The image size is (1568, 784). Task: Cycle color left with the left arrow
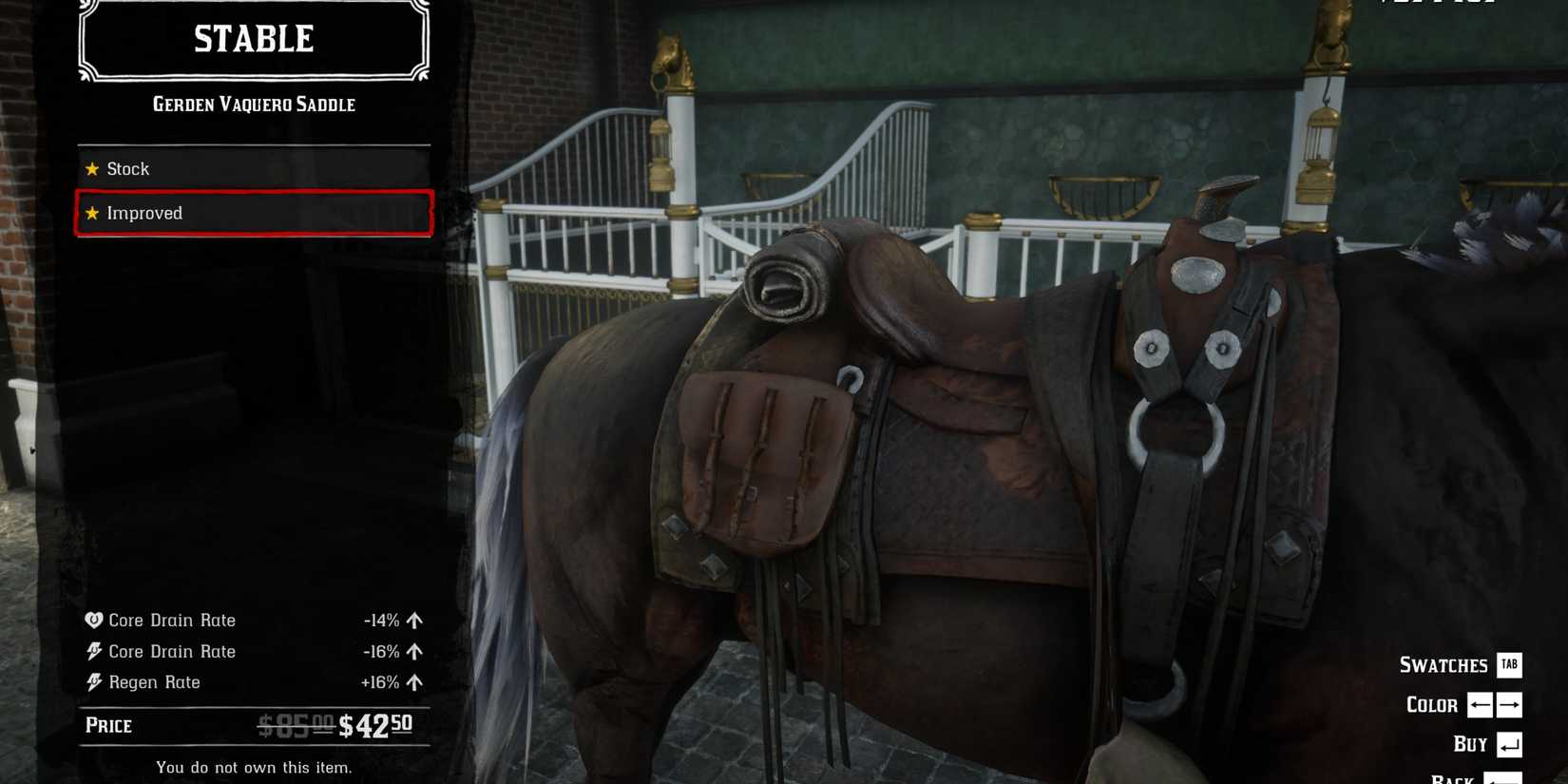coord(1479,705)
